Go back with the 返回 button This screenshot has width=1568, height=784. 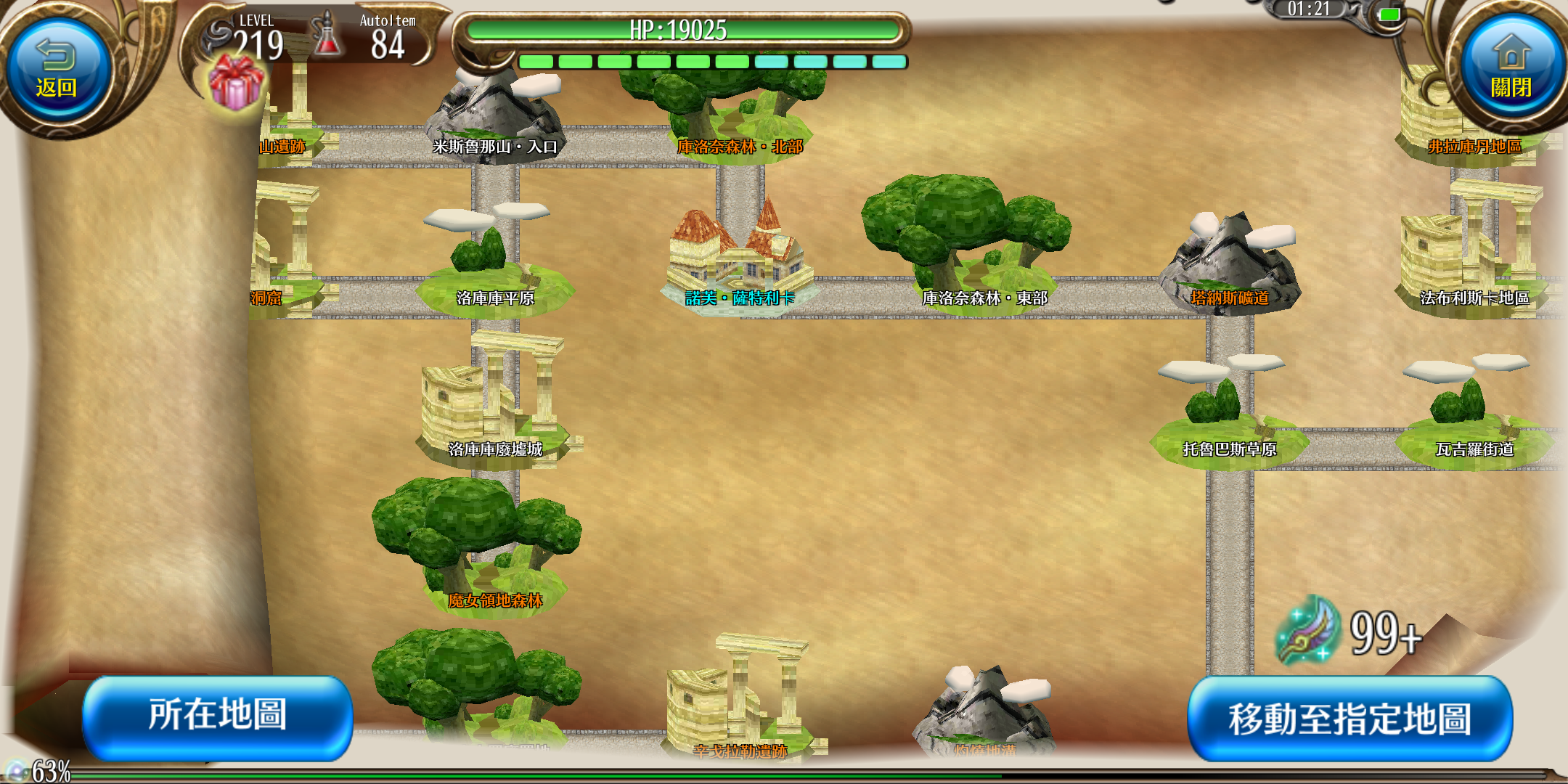tap(57, 71)
